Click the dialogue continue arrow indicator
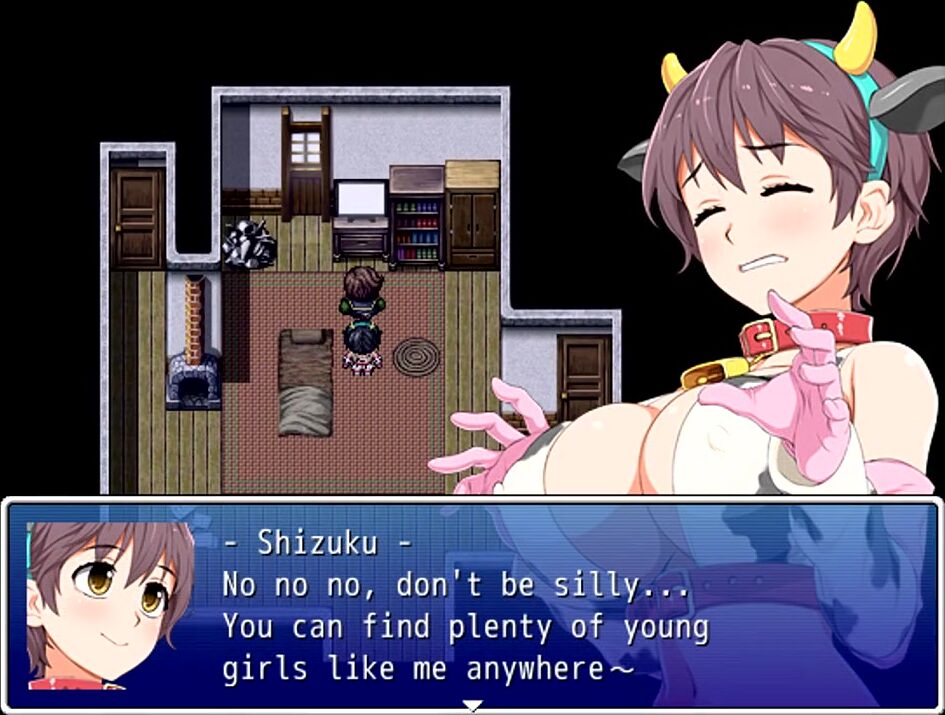Screen dimensions: 945x715 [473, 704]
